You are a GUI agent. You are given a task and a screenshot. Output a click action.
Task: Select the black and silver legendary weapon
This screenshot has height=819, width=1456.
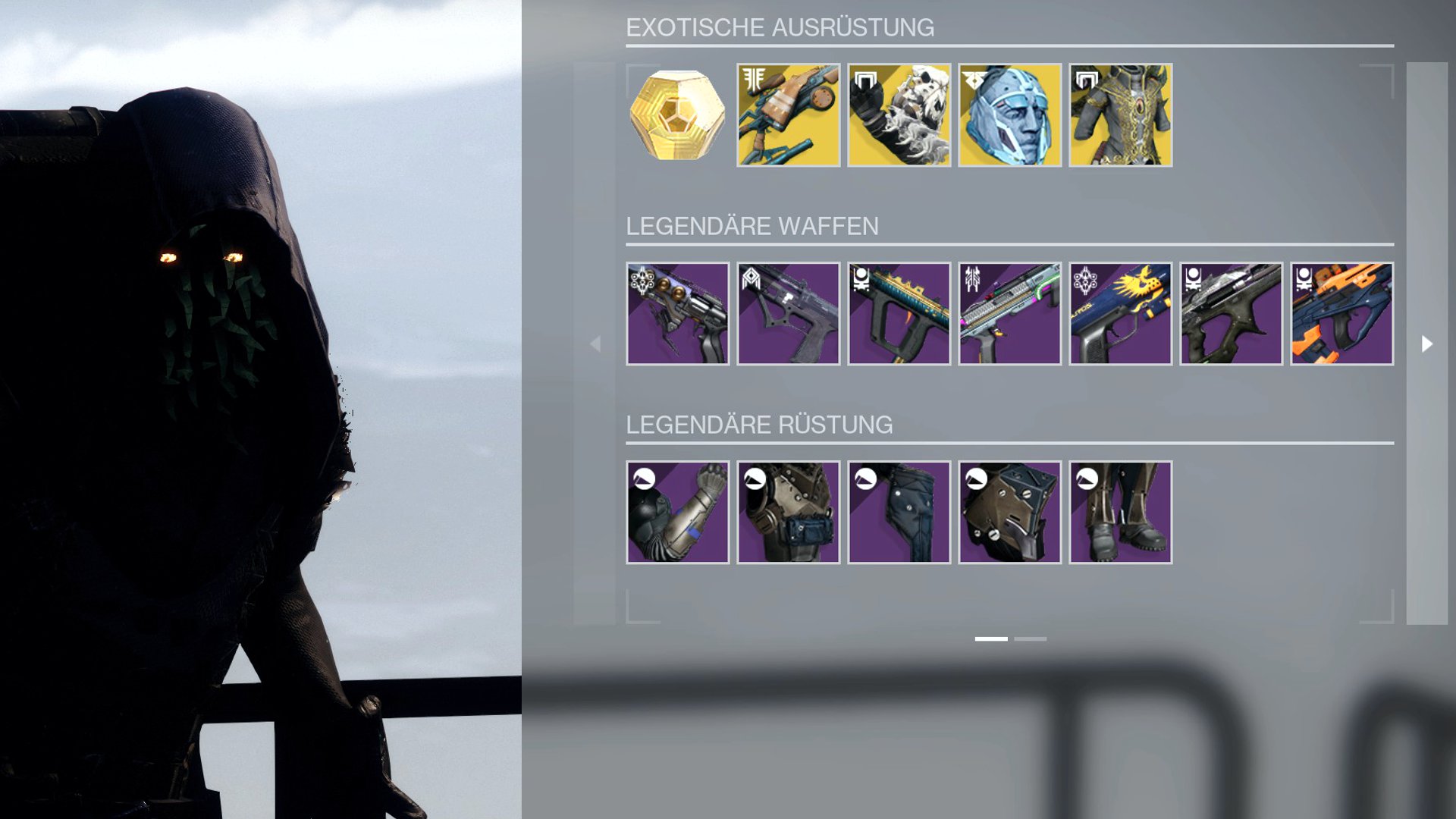point(1231,314)
